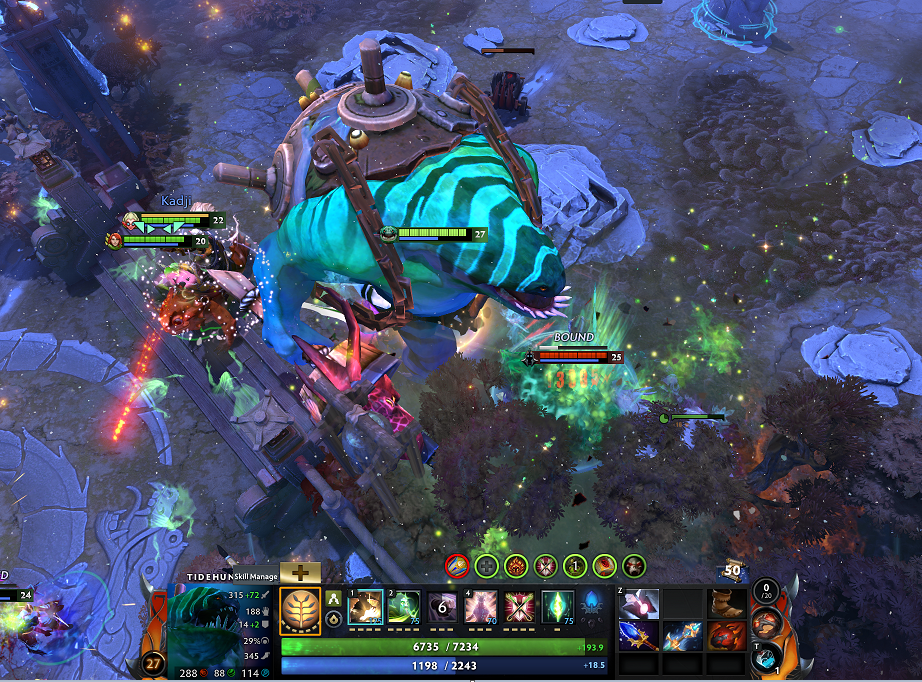Use the crossed-blades ability icon
922x682 pixels.
click(x=521, y=607)
